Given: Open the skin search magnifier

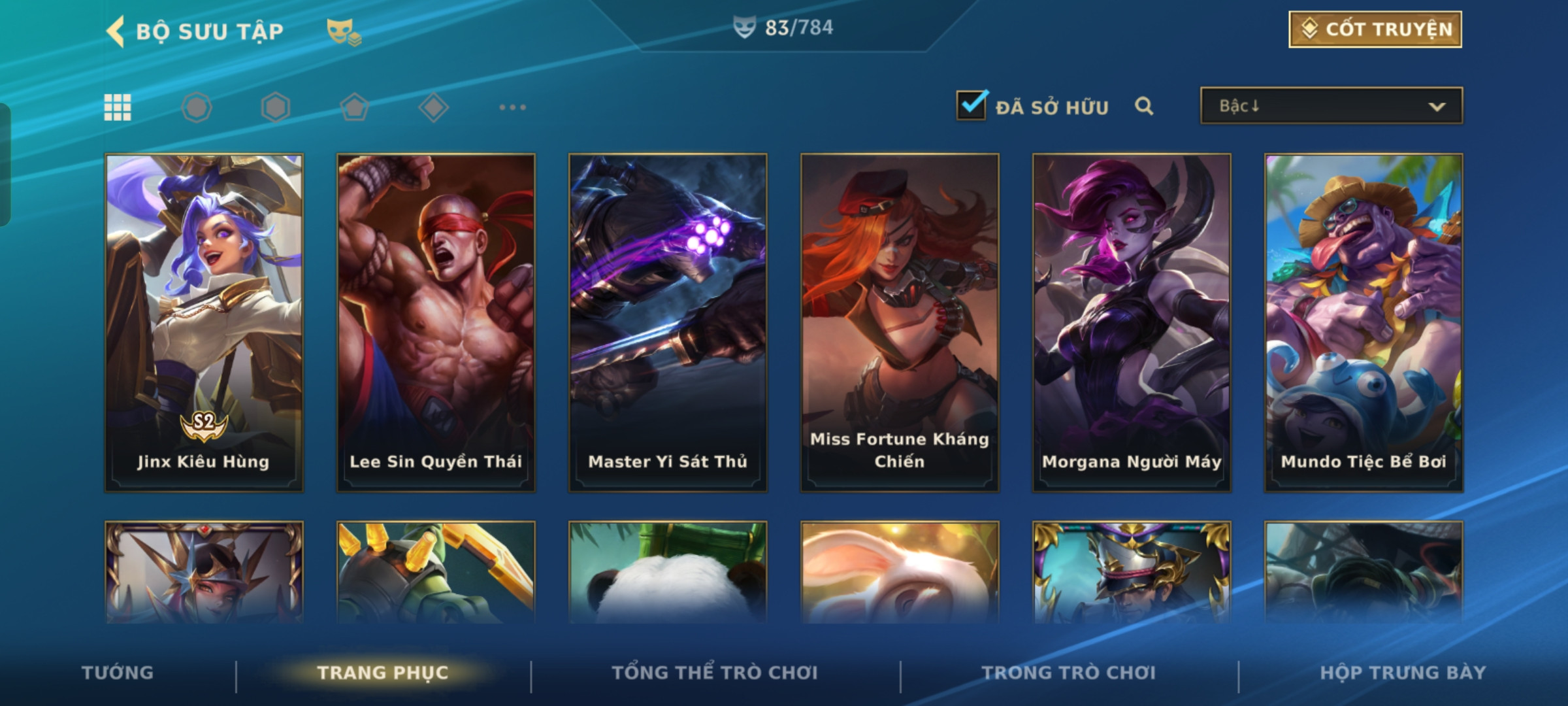Looking at the screenshot, I should click(1143, 106).
